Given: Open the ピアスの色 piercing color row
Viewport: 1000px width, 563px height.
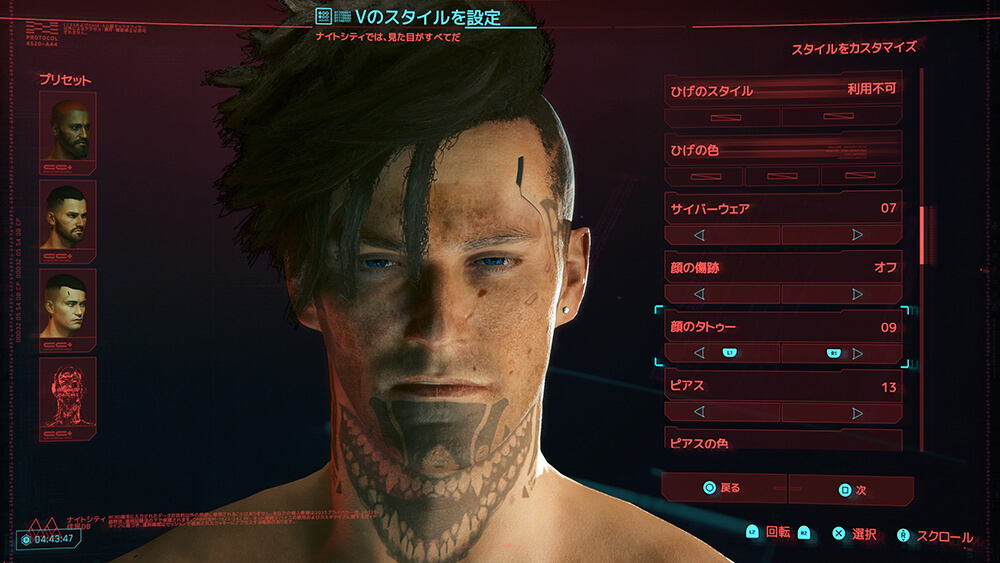Looking at the screenshot, I should pyautogui.click(x=783, y=440).
